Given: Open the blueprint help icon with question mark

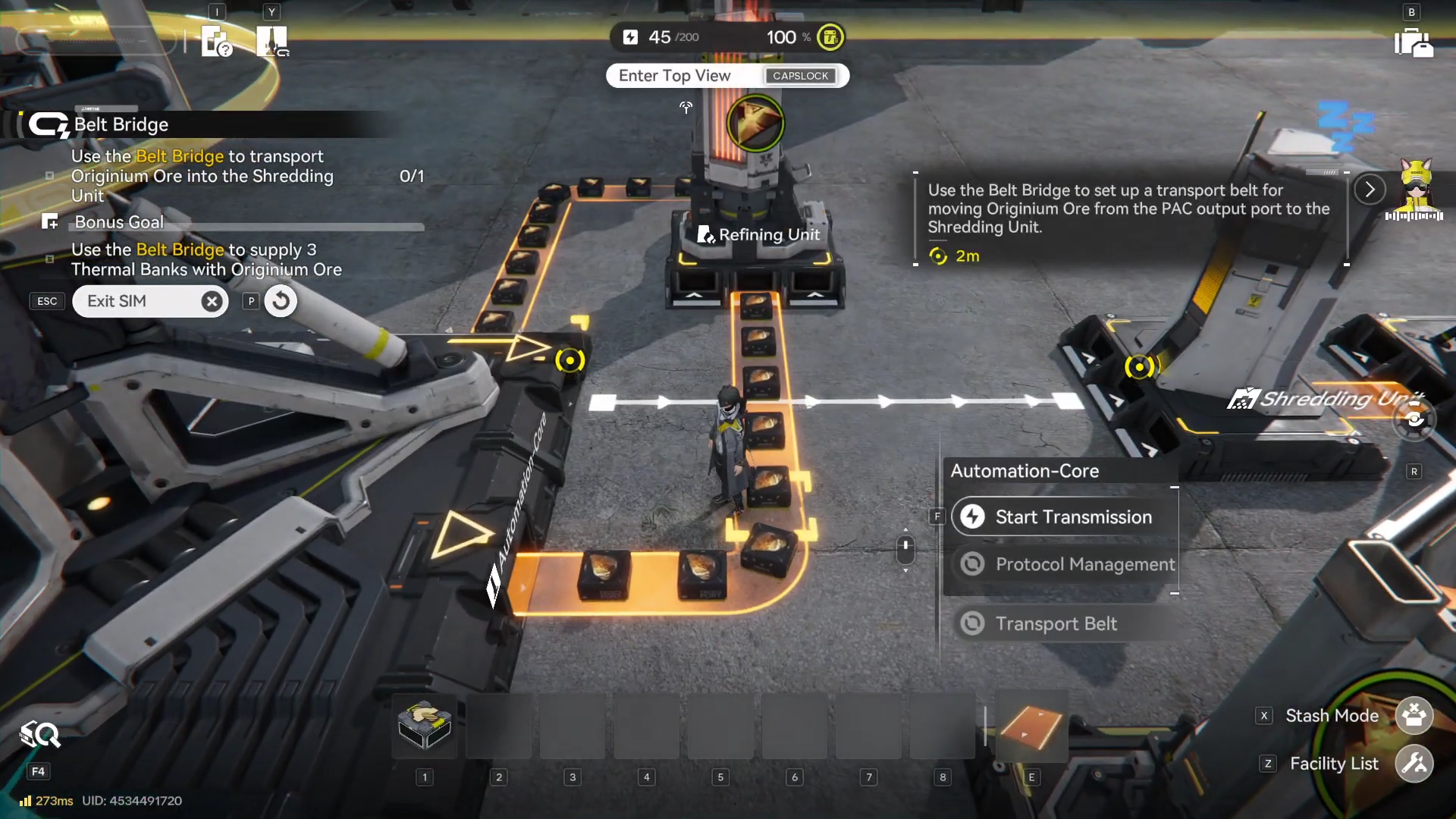Looking at the screenshot, I should pyautogui.click(x=216, y=41).
